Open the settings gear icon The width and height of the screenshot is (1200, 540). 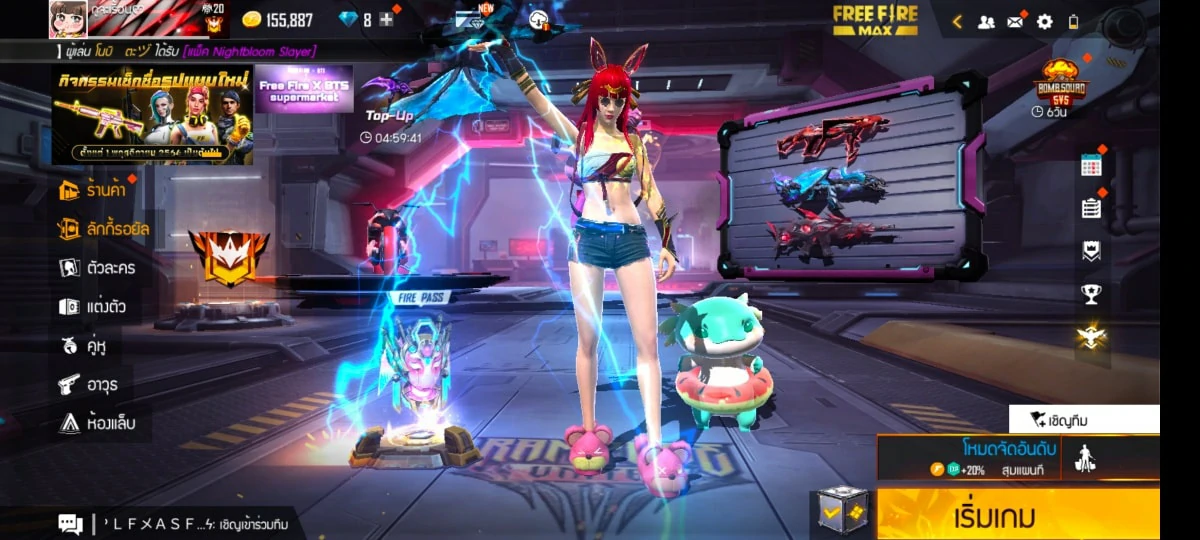[1044, 21]
